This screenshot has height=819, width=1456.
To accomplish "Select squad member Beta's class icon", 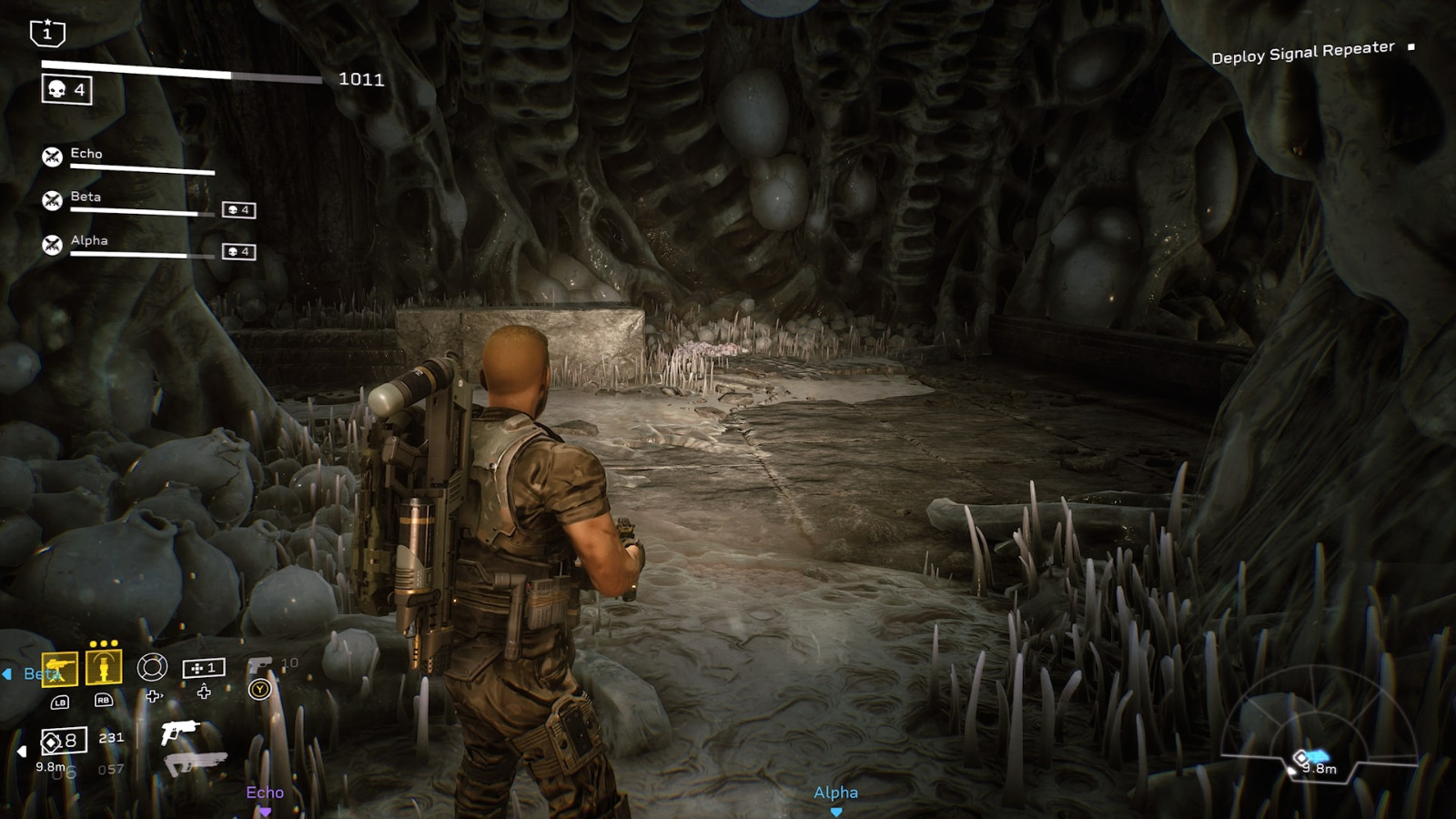I will [x=53, y=200].
